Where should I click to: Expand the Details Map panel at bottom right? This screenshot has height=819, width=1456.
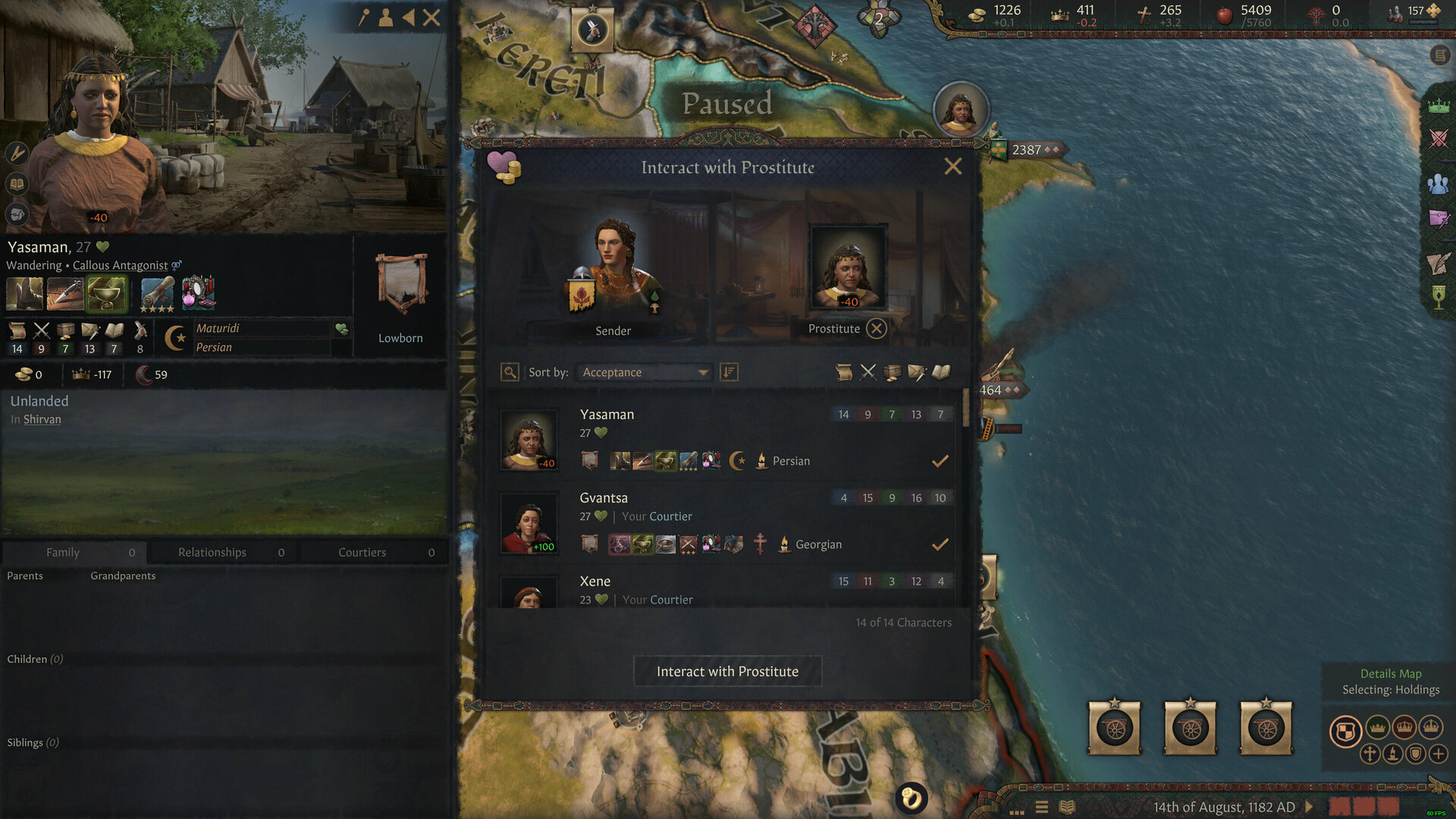pyautogui.click(x=1392, y=673)
